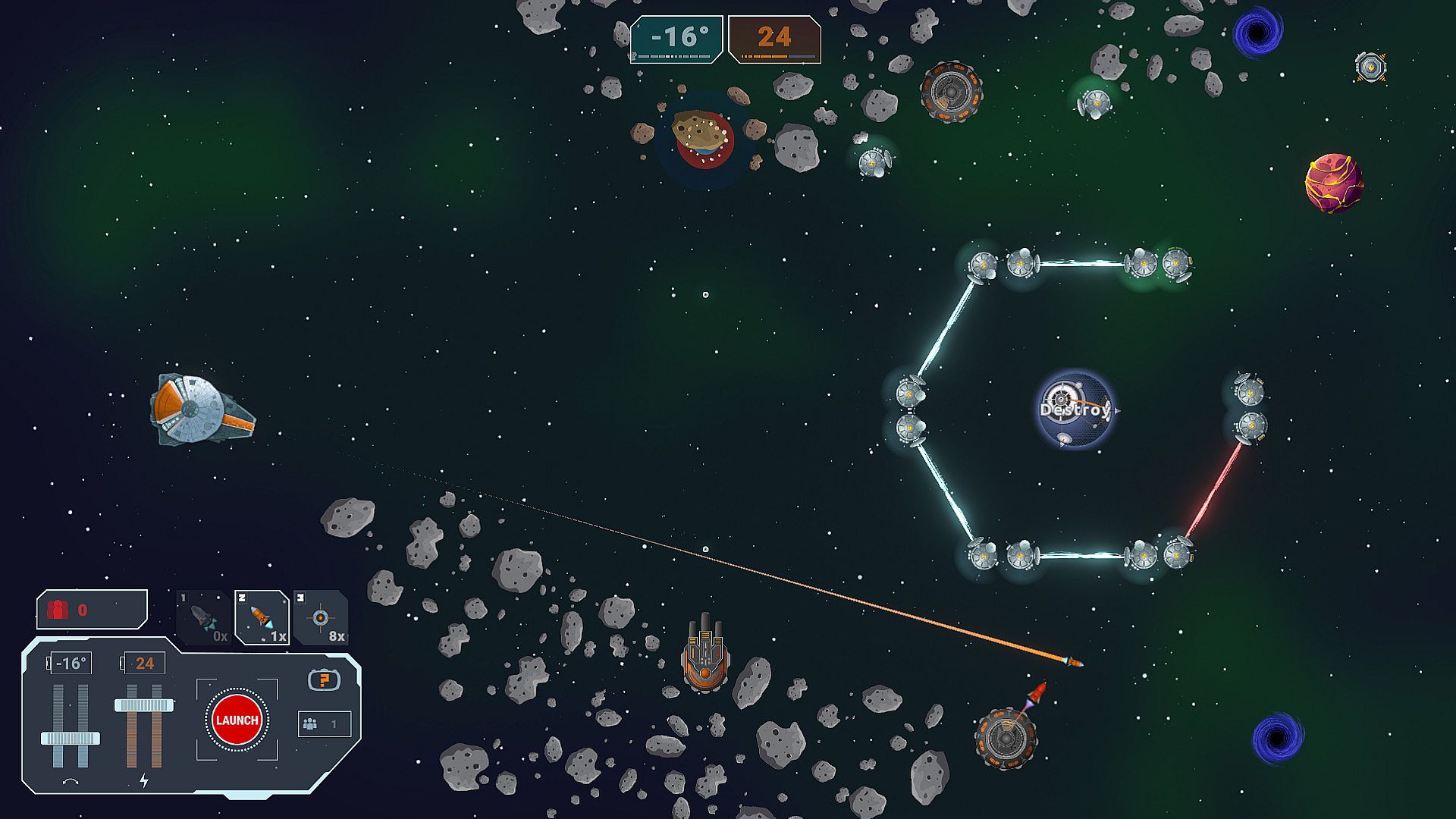Open the question mark help button
1456x819 pixels.
324,679
